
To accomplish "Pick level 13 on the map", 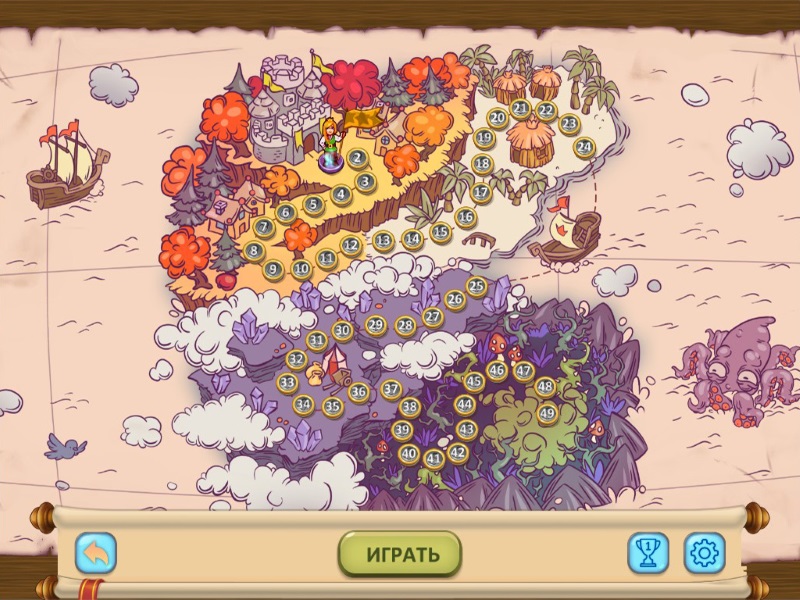I will tap(383, 240).
